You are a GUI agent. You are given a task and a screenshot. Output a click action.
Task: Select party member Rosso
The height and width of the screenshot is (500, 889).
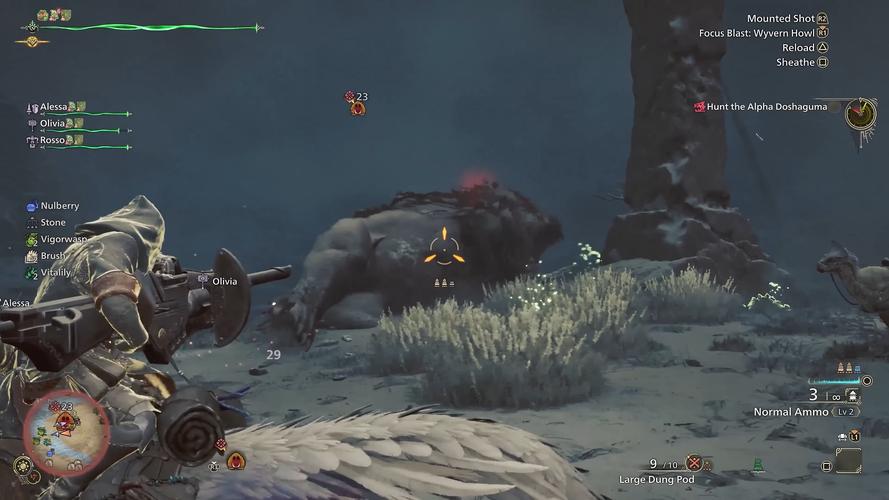[52, 140]
